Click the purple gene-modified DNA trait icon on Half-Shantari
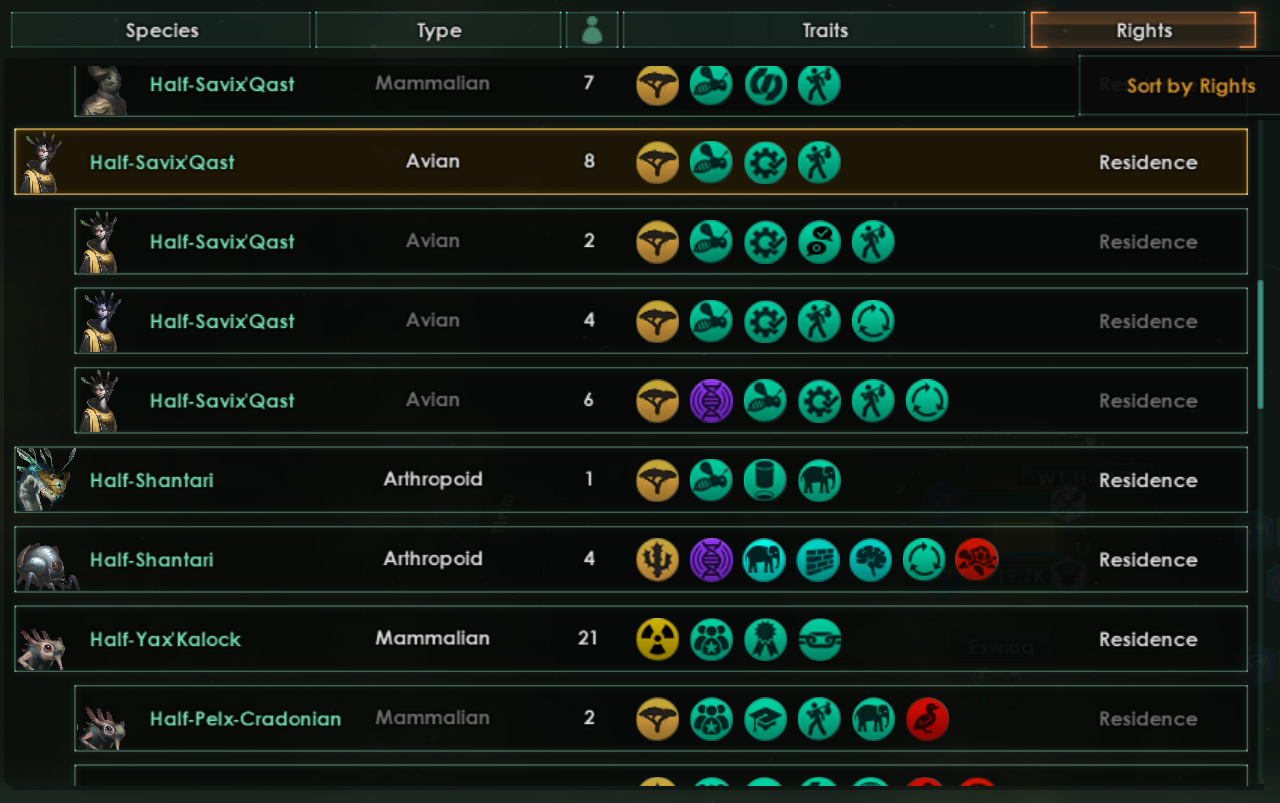This screenshot has height=803, width=1280. pos(712,560)
